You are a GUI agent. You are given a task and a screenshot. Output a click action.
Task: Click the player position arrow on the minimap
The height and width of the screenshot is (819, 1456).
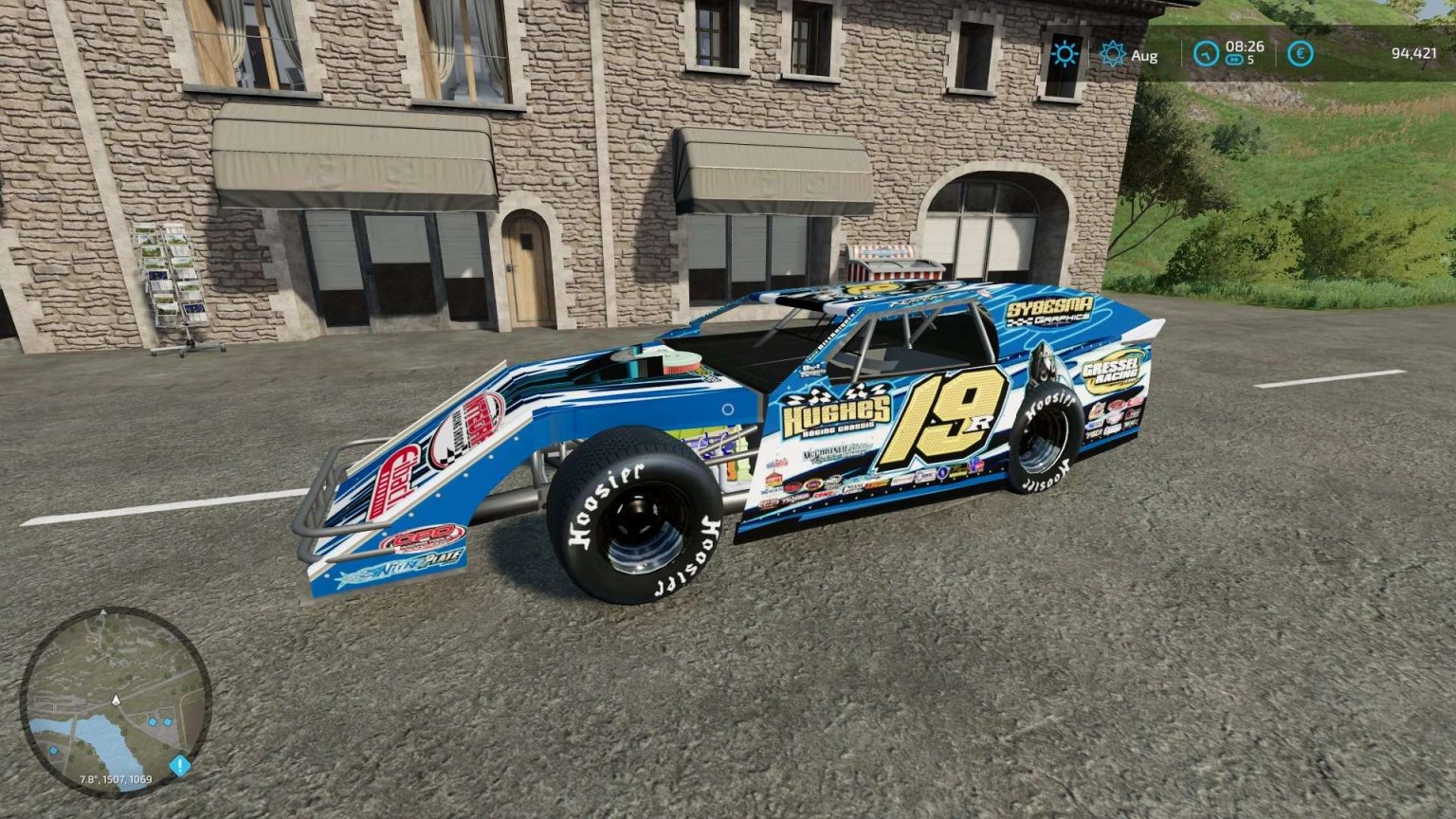[x=116, y=700]
